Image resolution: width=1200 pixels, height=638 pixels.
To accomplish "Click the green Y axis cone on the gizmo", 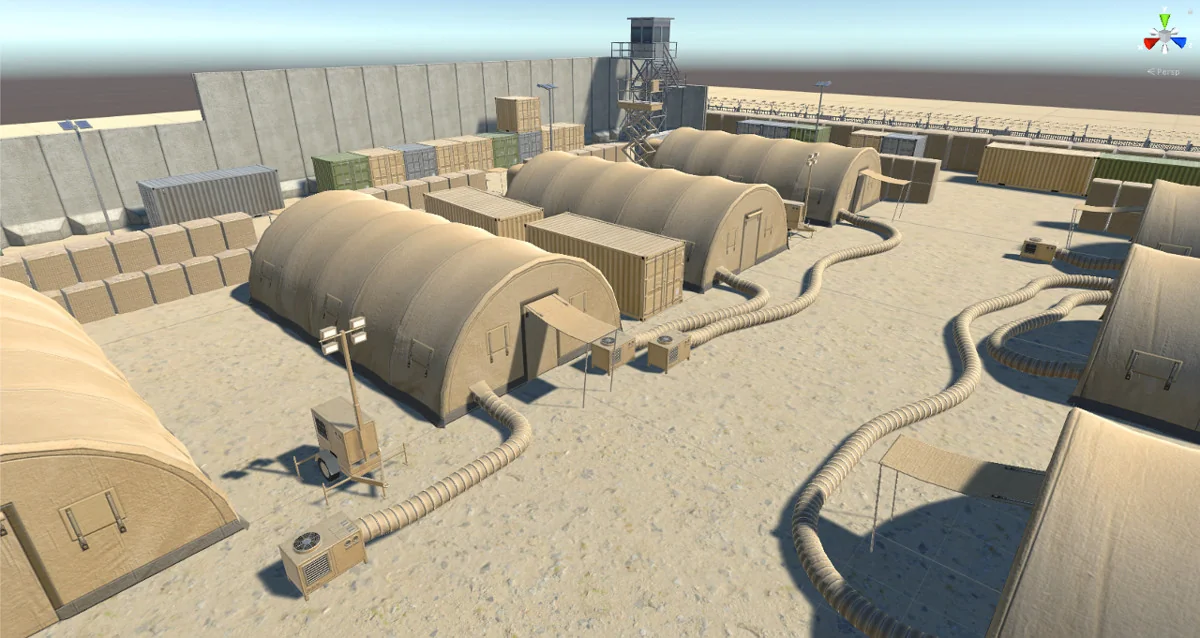I will click(x=1165, y=20).
